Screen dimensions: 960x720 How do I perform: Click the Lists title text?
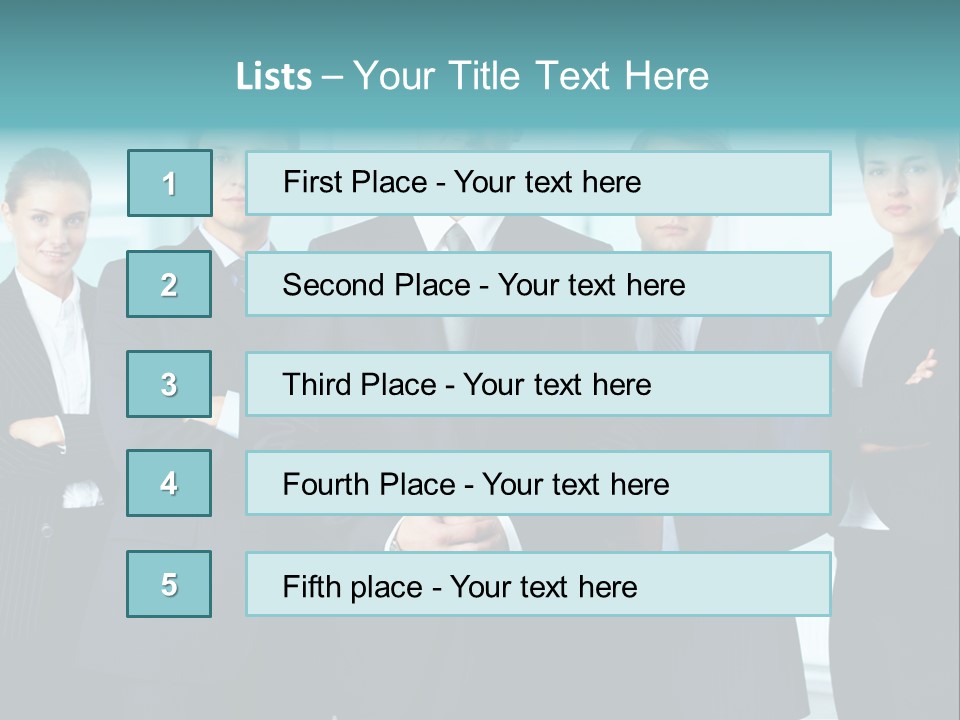(472, 76)
